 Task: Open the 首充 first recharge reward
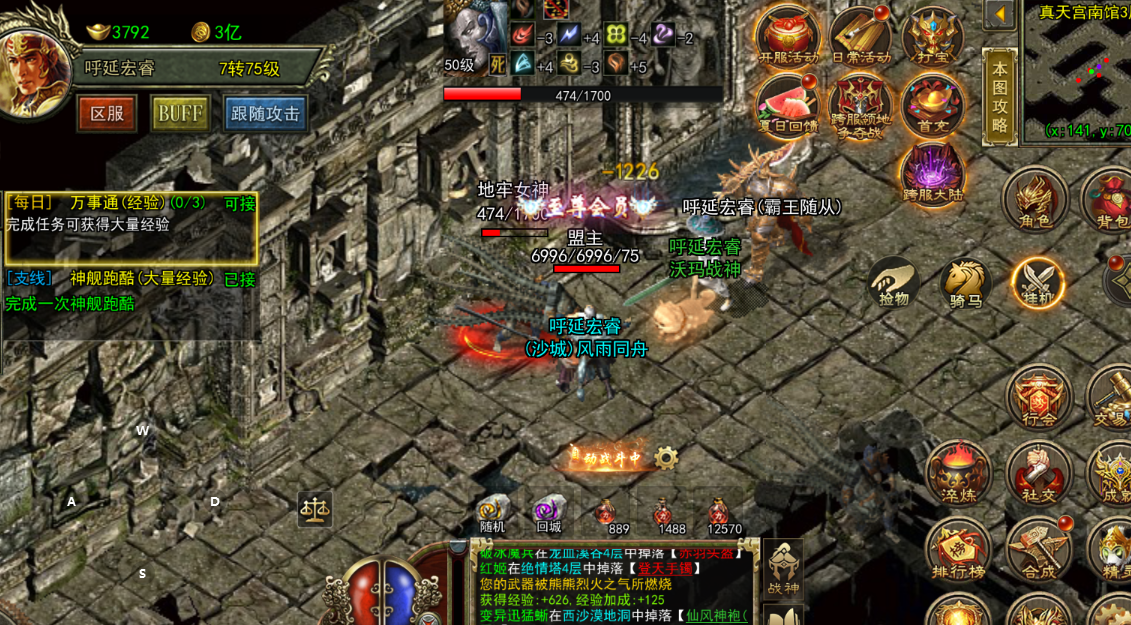(x=931, y=105)
